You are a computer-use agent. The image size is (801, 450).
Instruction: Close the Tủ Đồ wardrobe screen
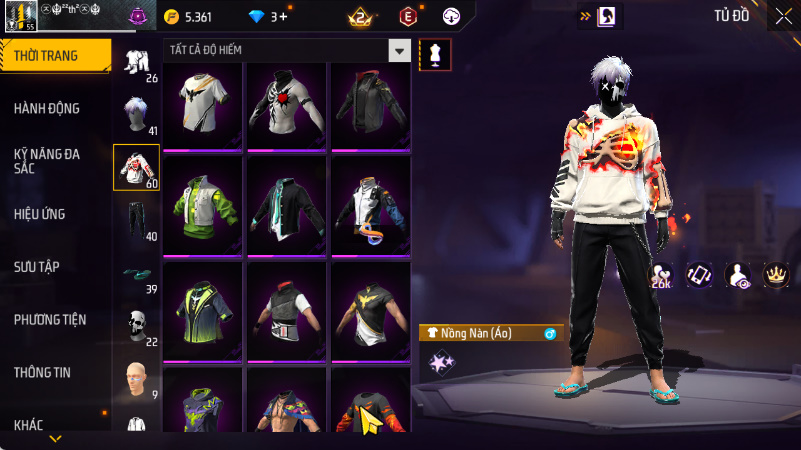click(x=782, y=16)
